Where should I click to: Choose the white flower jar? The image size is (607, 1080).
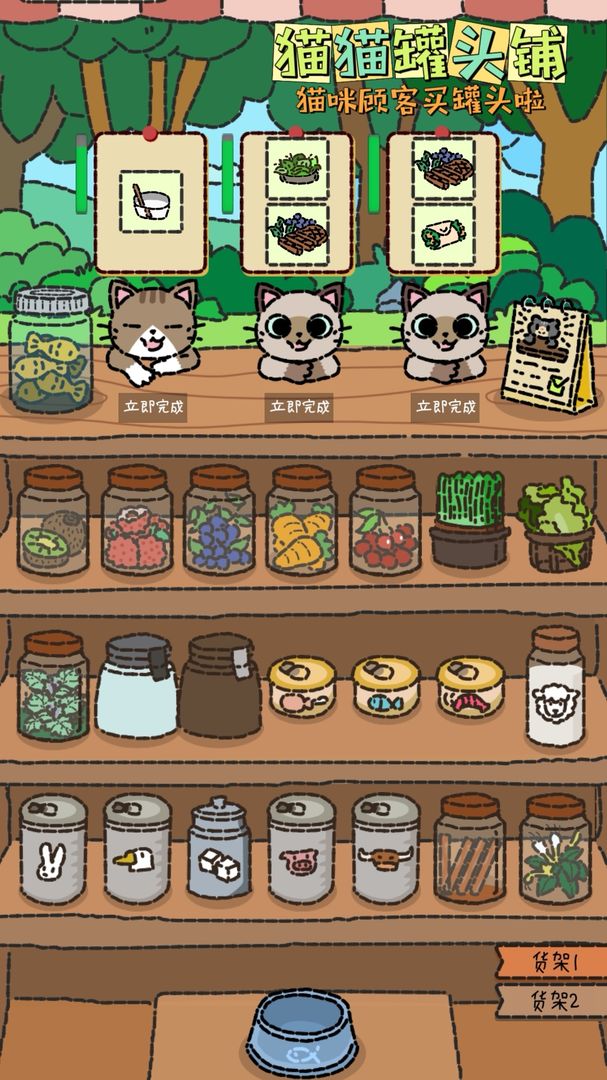(555, 850)
